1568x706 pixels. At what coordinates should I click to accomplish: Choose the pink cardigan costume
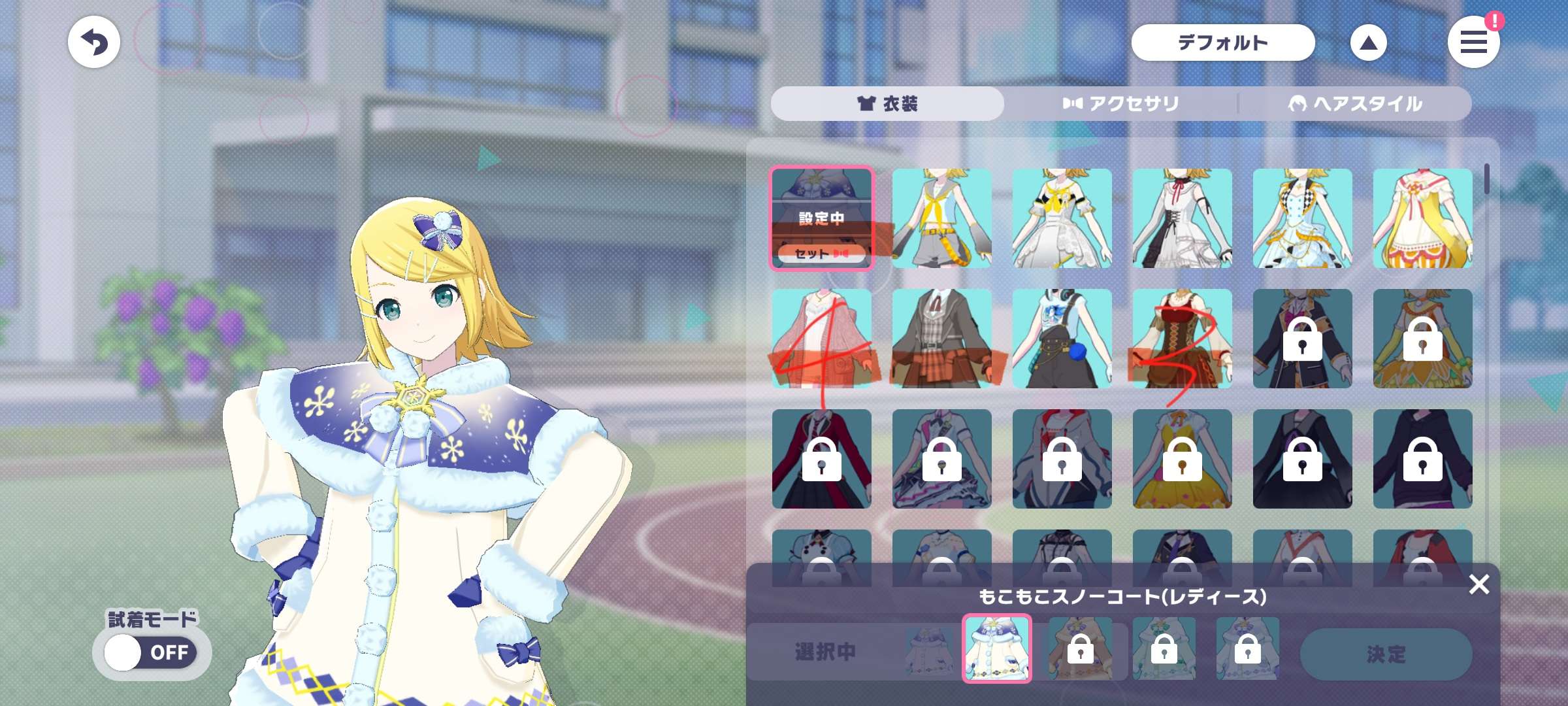[x=821, y=338]
